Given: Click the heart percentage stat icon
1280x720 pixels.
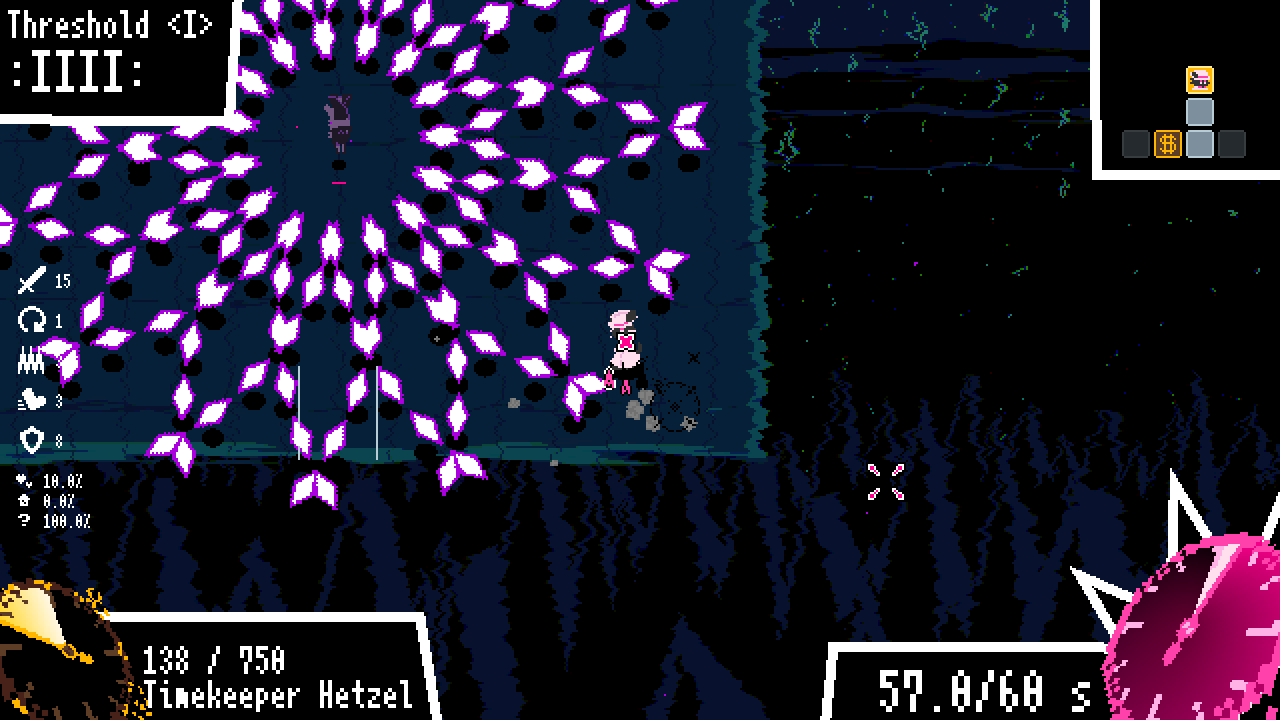Looking at the screenshot, I should click(24, 481).
